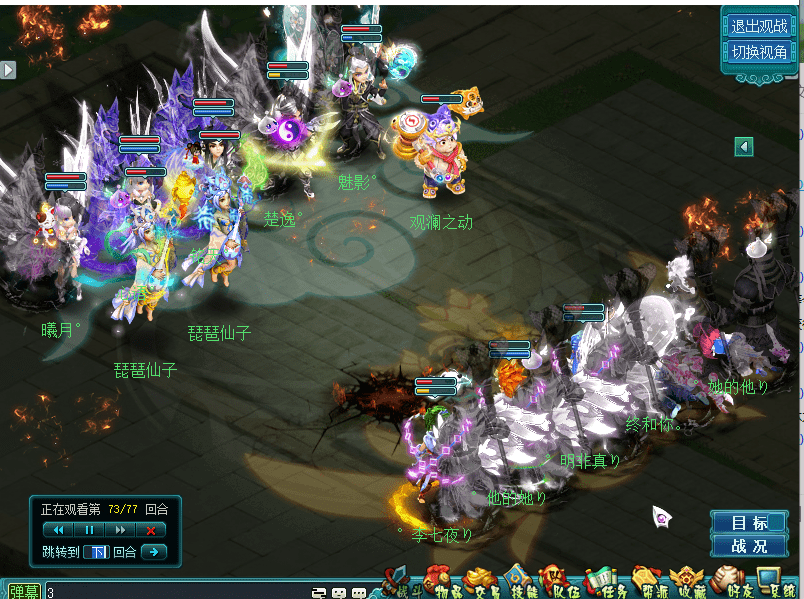Open the 战斗 battle menu icon

(398, 581)
